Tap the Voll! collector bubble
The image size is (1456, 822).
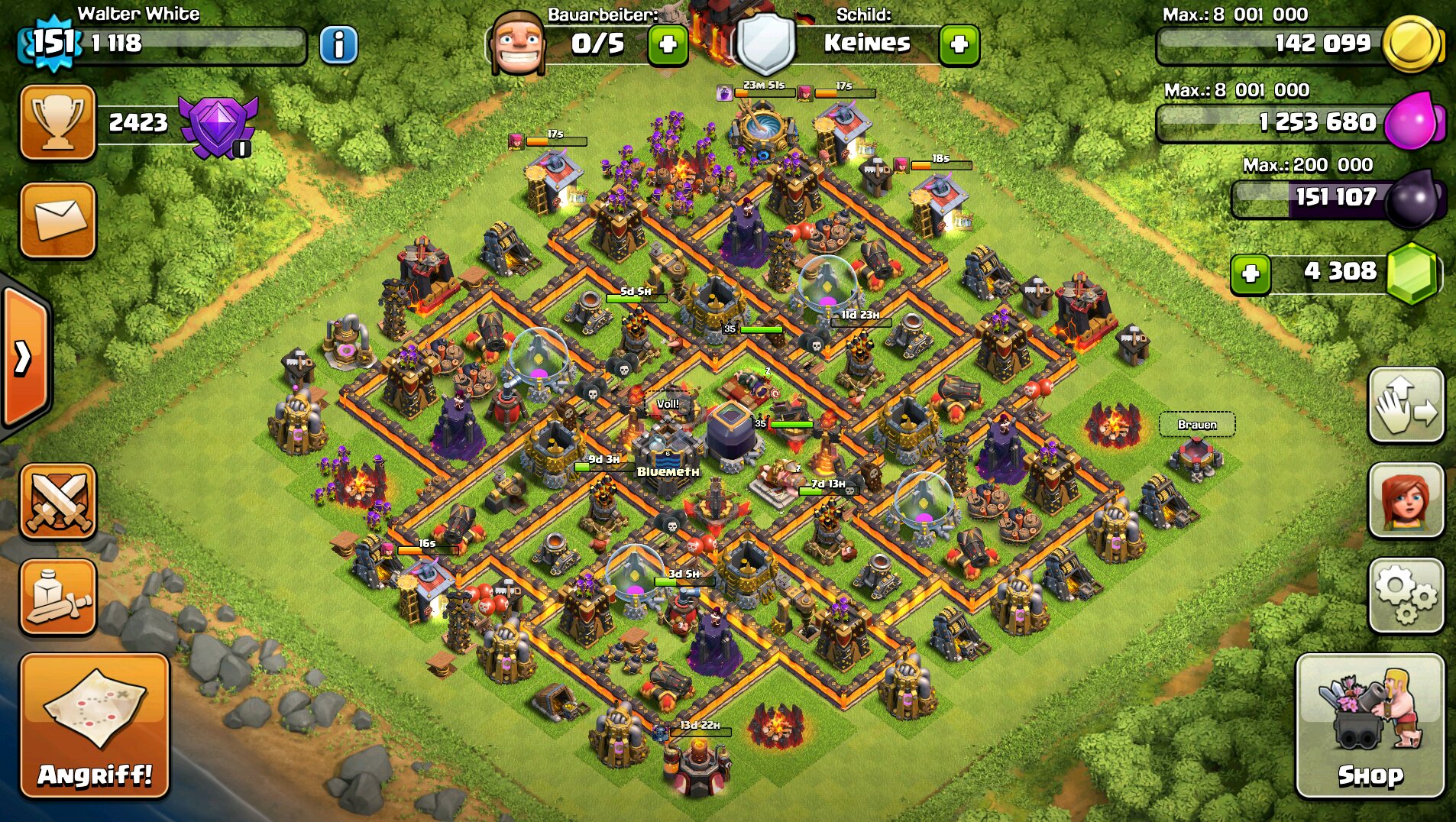click(668, 404)
